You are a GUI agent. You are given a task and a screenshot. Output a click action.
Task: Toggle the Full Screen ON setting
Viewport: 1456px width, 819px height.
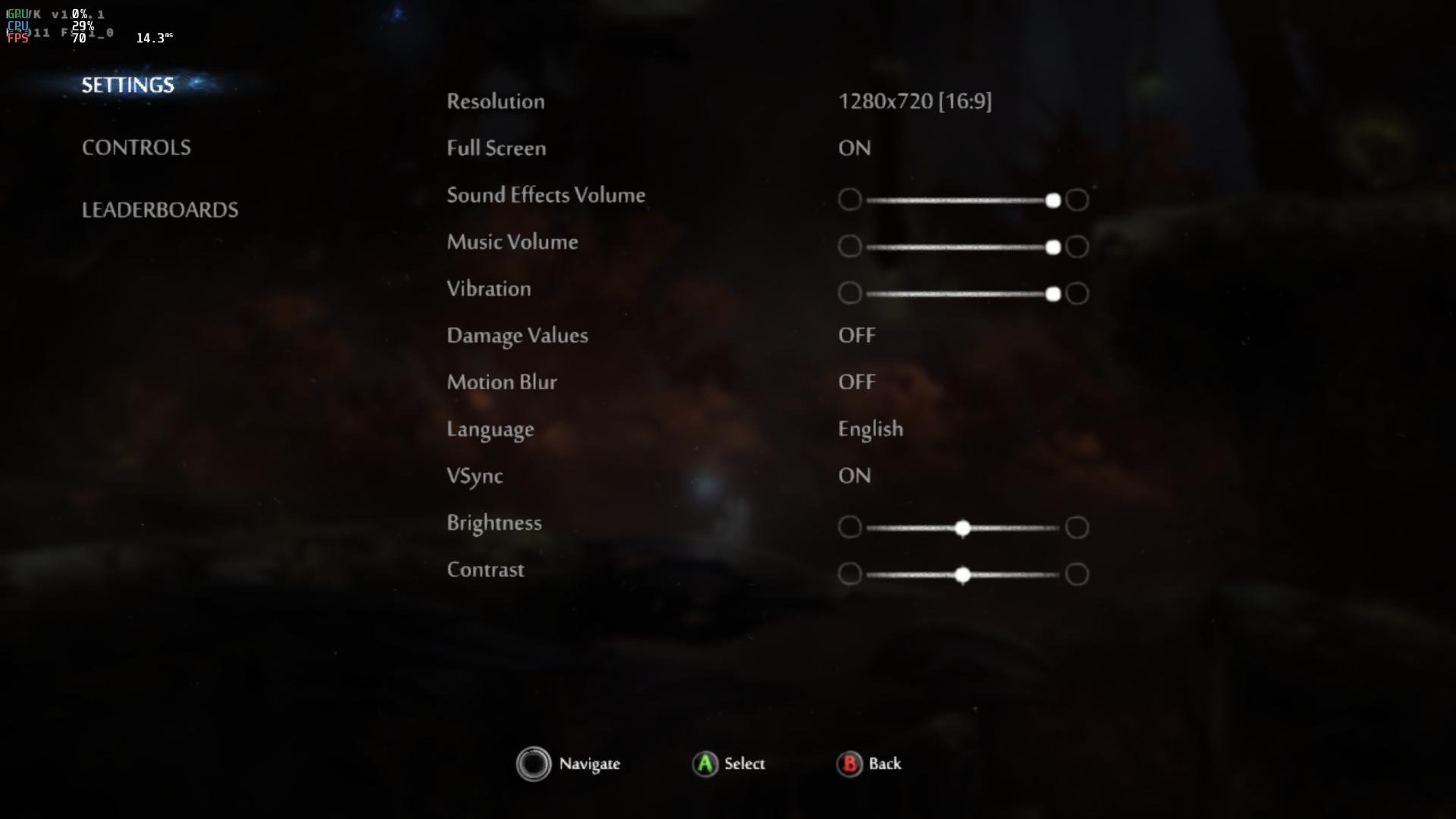855,148
